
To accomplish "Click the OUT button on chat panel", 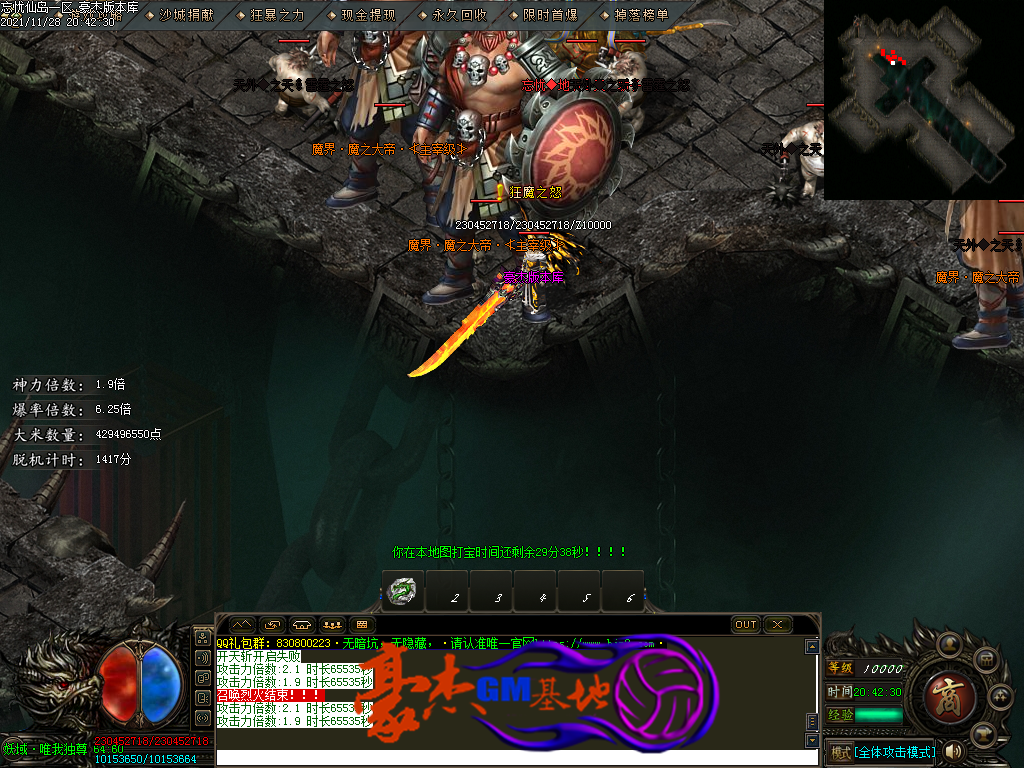I will [x=746, y=624].
